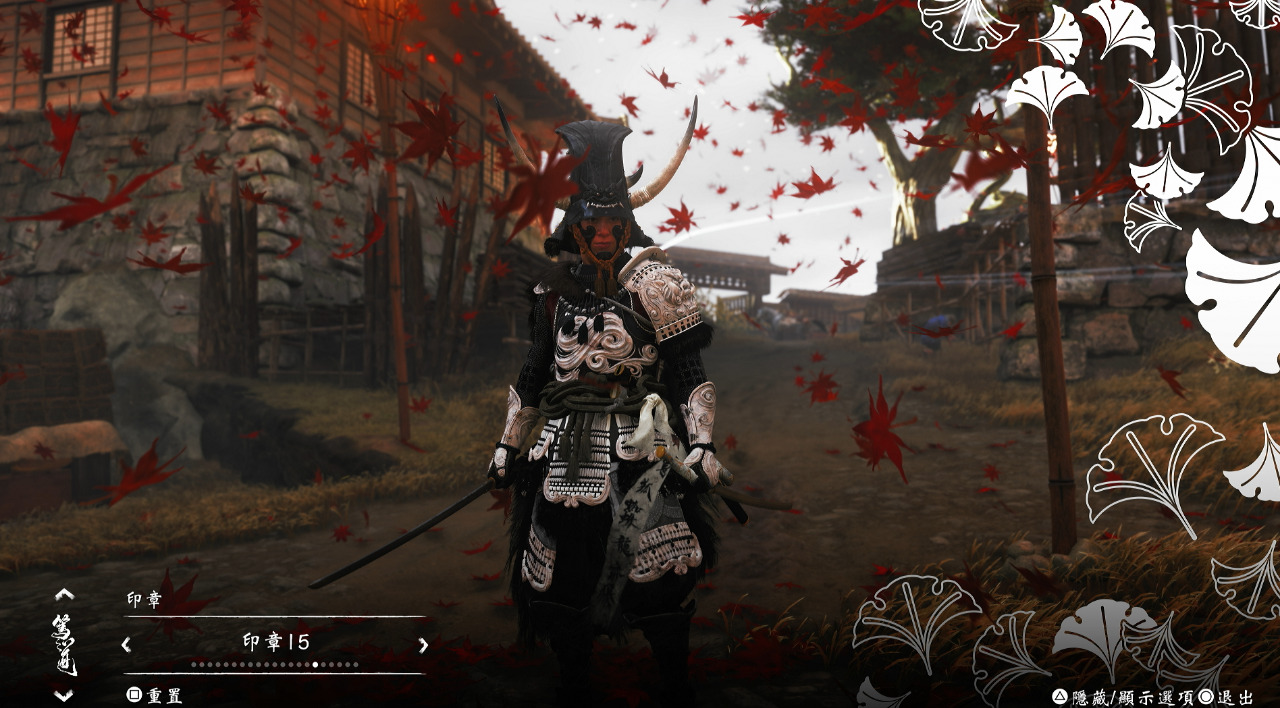Click the stamp selection dot indicator

(316, 664)
